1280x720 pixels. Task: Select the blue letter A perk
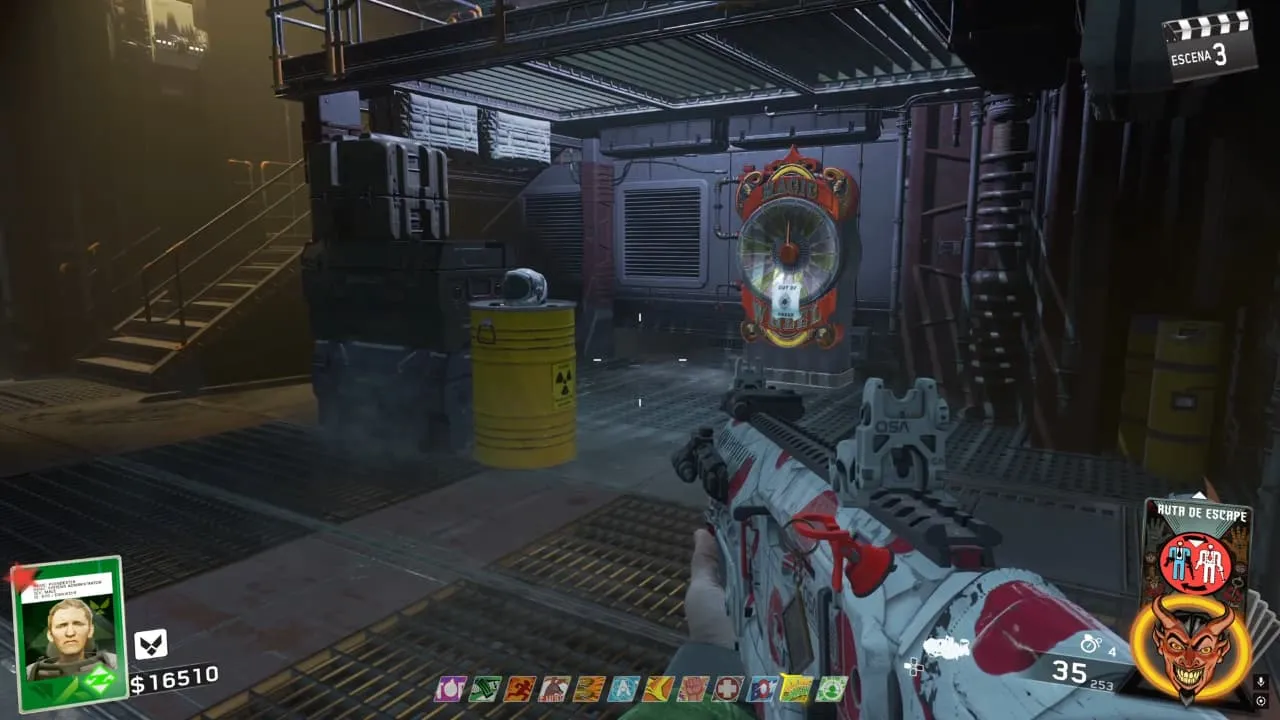(x=624, y=689)
